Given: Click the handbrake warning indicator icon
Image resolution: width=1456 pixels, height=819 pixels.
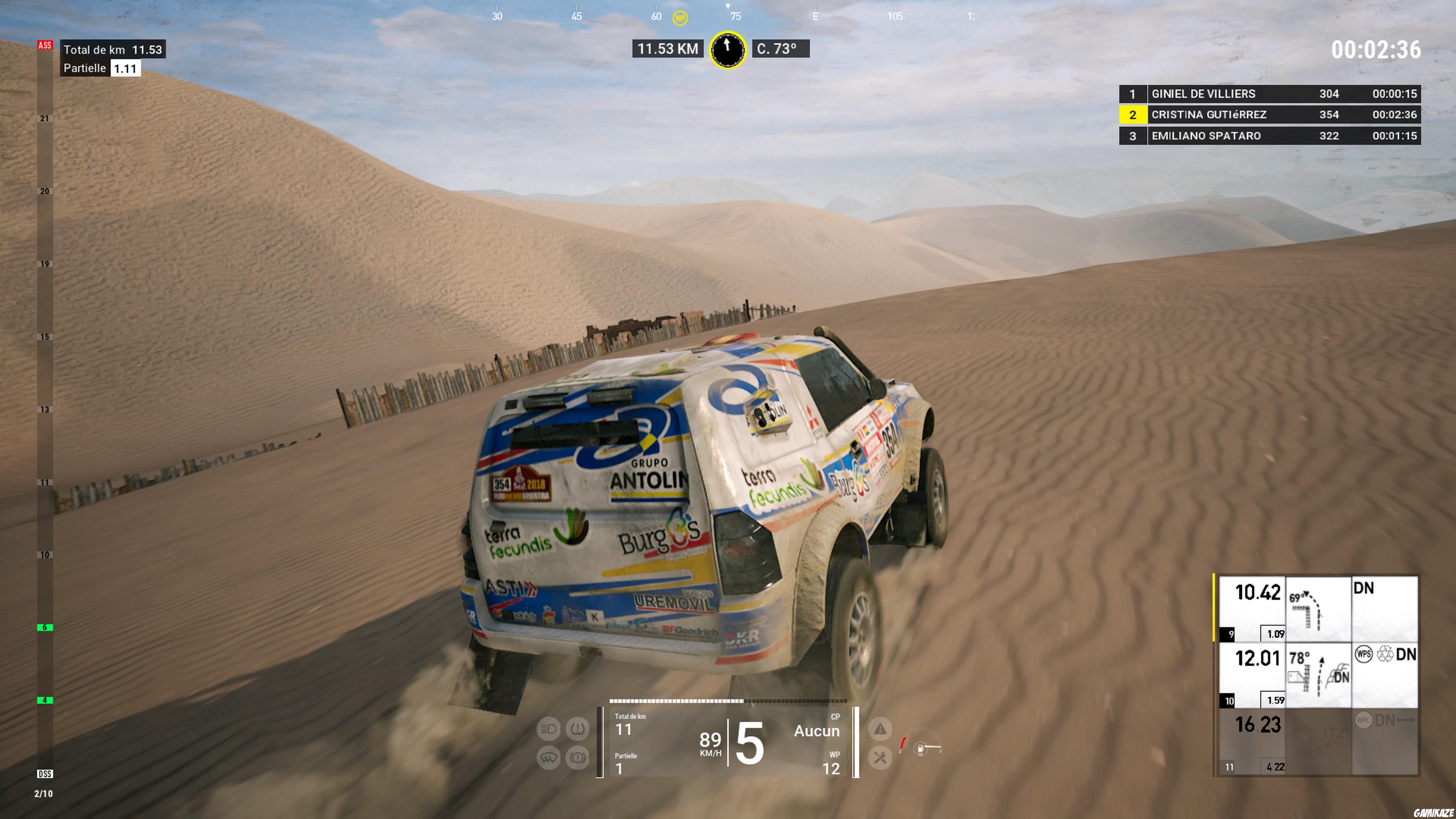Looking at the screenshot, I should [578, 758].
